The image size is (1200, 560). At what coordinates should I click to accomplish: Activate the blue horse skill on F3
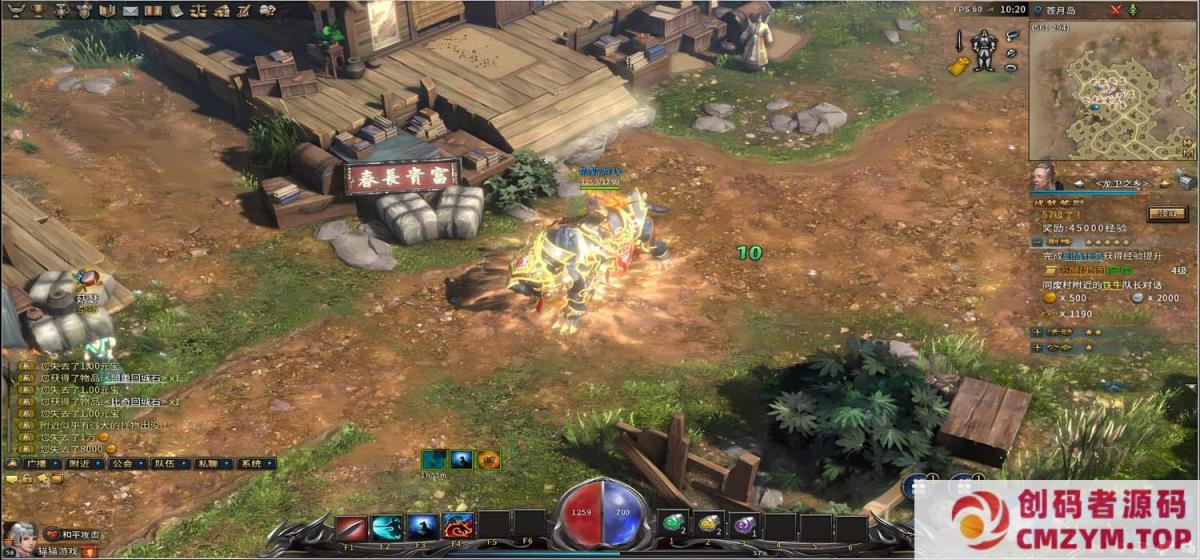tap(422, 528)
